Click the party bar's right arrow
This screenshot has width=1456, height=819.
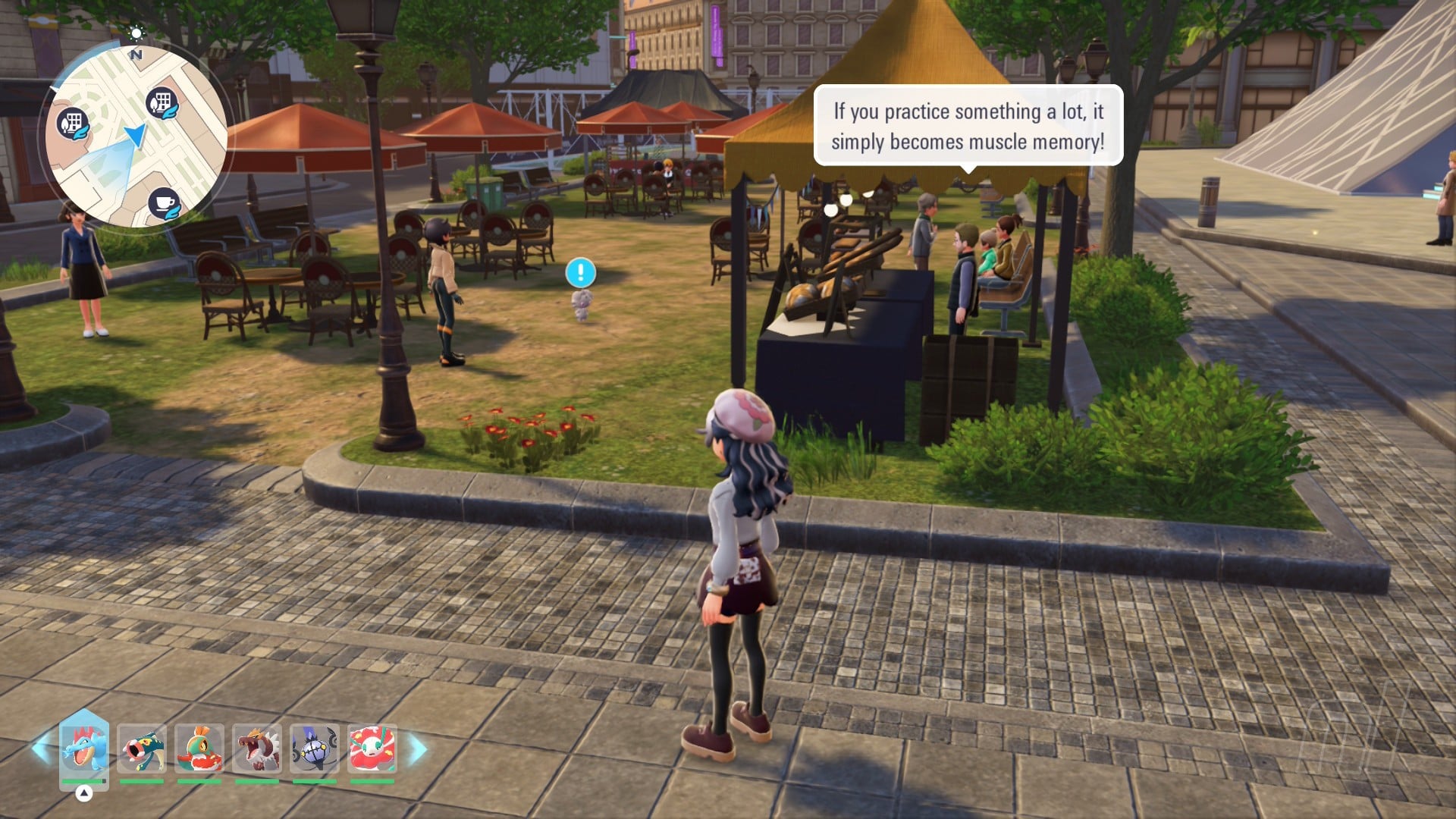point(418,748)
